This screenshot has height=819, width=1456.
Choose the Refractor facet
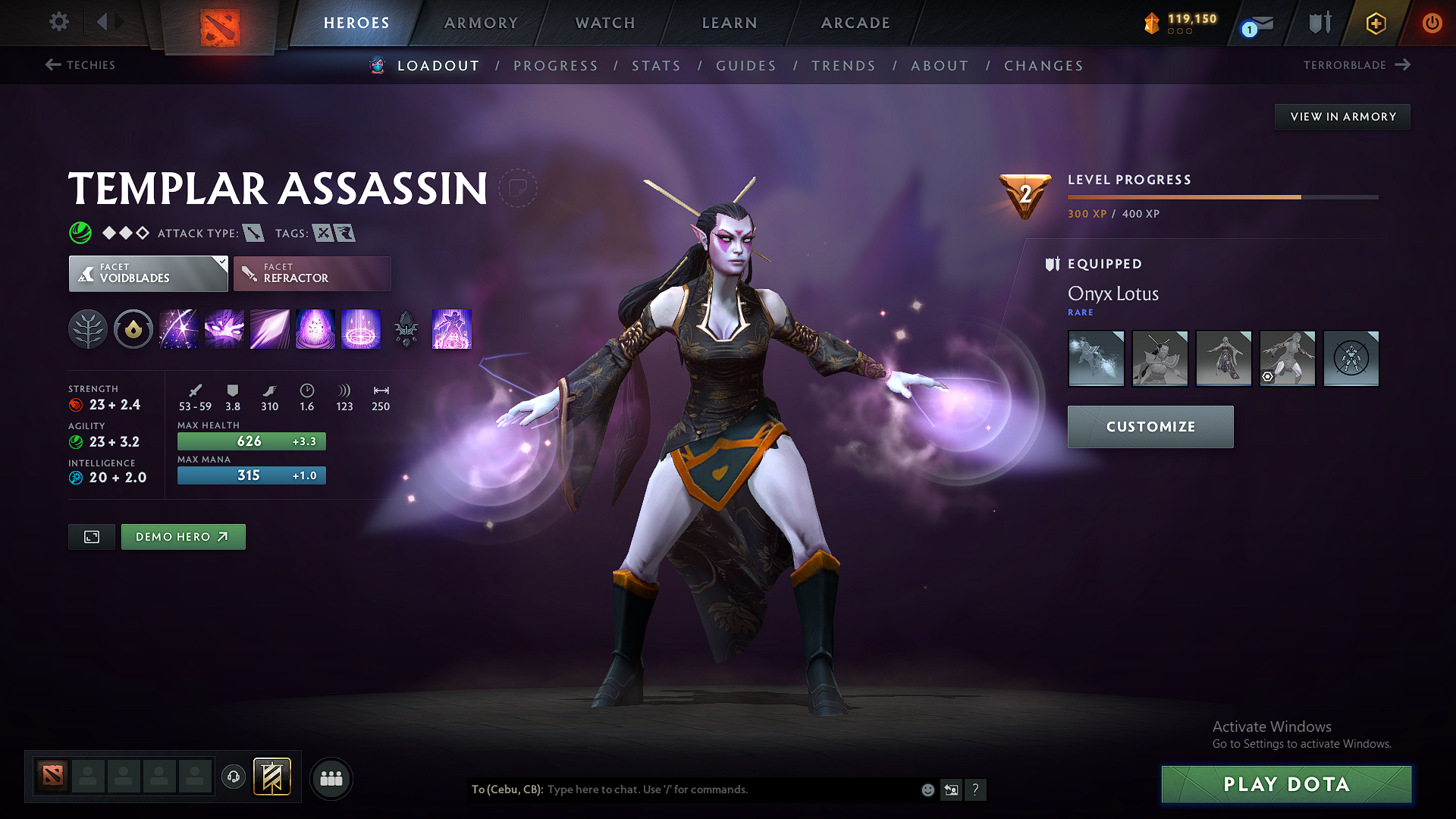pyautogui.click(x=312, y=274)
